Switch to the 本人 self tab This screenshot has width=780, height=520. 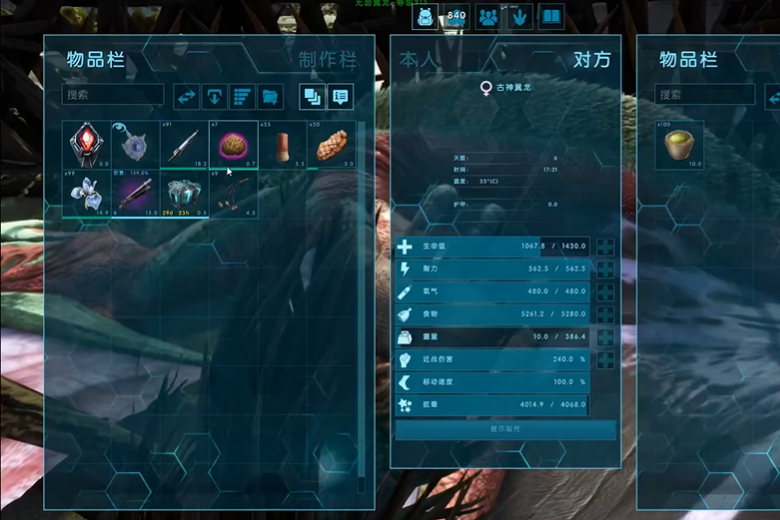418,60
